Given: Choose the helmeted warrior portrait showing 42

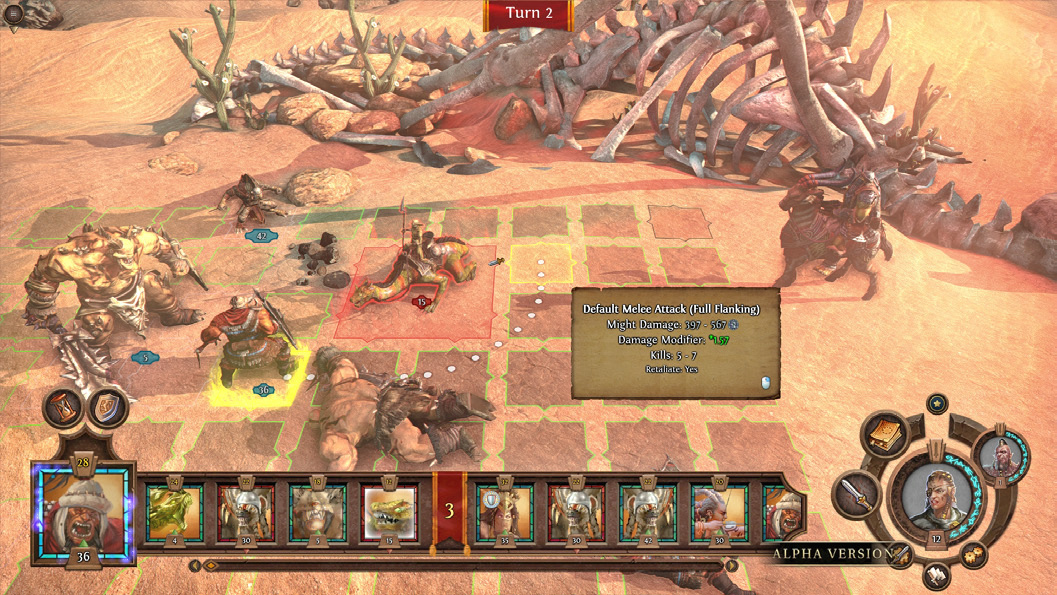Looking at the screenshot, I should pyautogui.click(x=647, y=508).
